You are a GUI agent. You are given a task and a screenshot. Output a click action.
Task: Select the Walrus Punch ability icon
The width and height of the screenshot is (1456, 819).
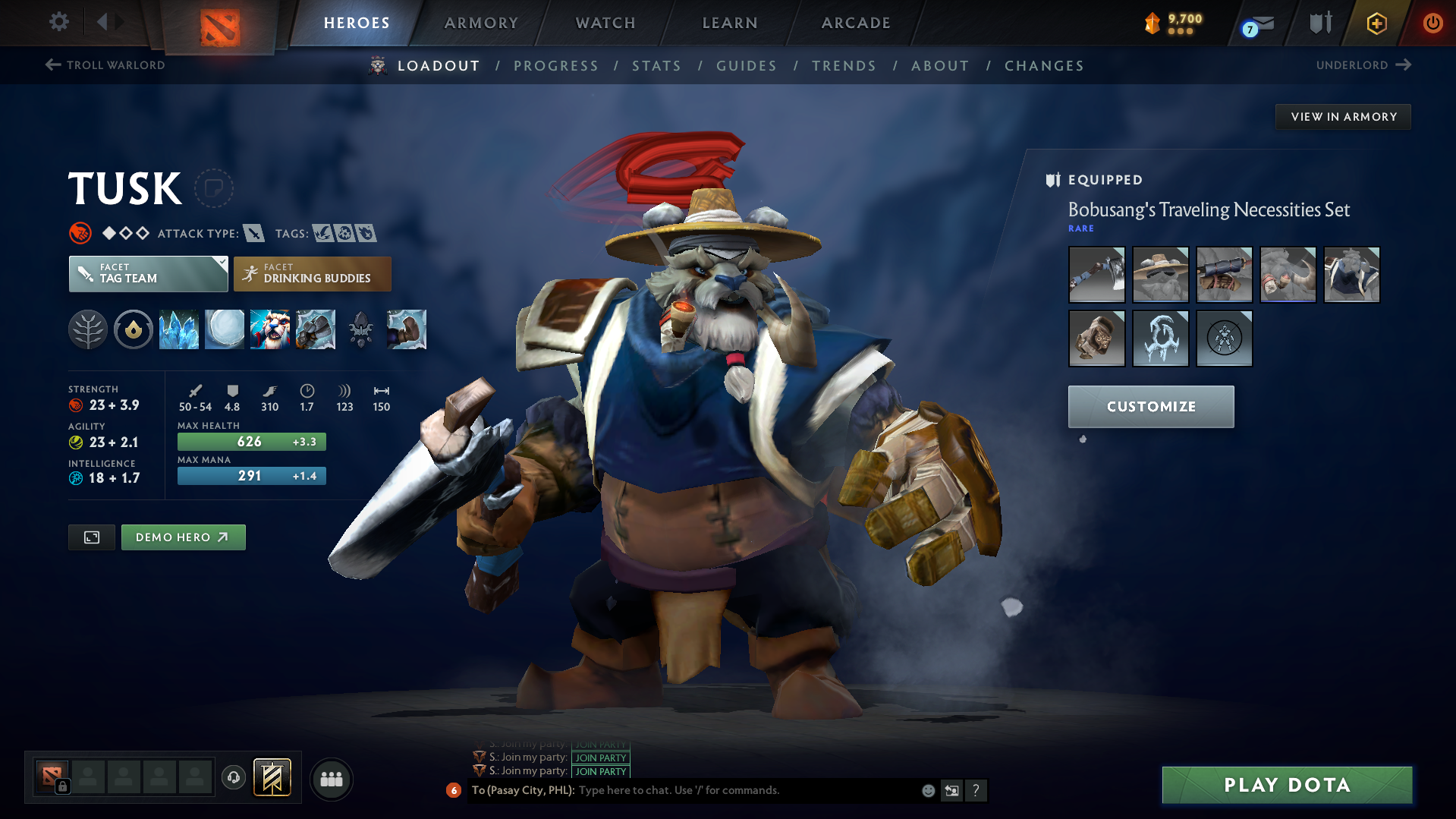point(407,329)
